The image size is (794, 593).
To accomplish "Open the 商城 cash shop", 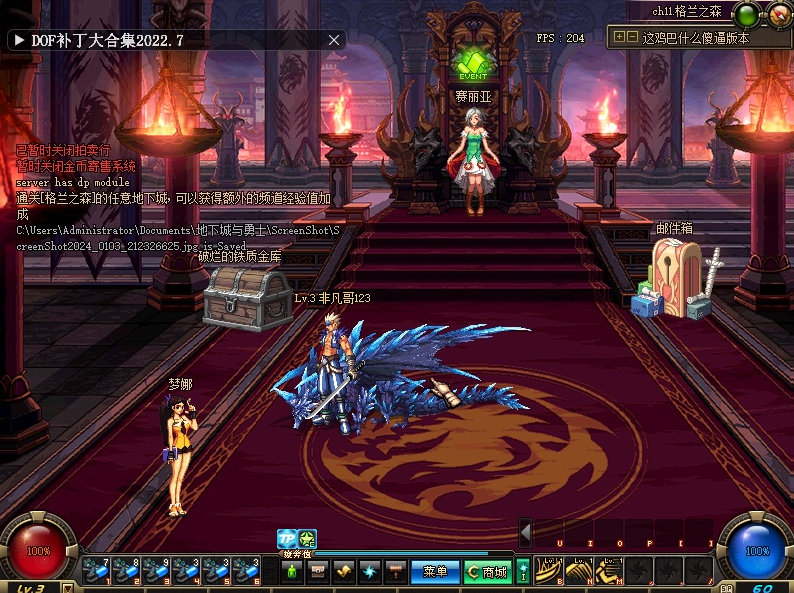I will (487, 572).
